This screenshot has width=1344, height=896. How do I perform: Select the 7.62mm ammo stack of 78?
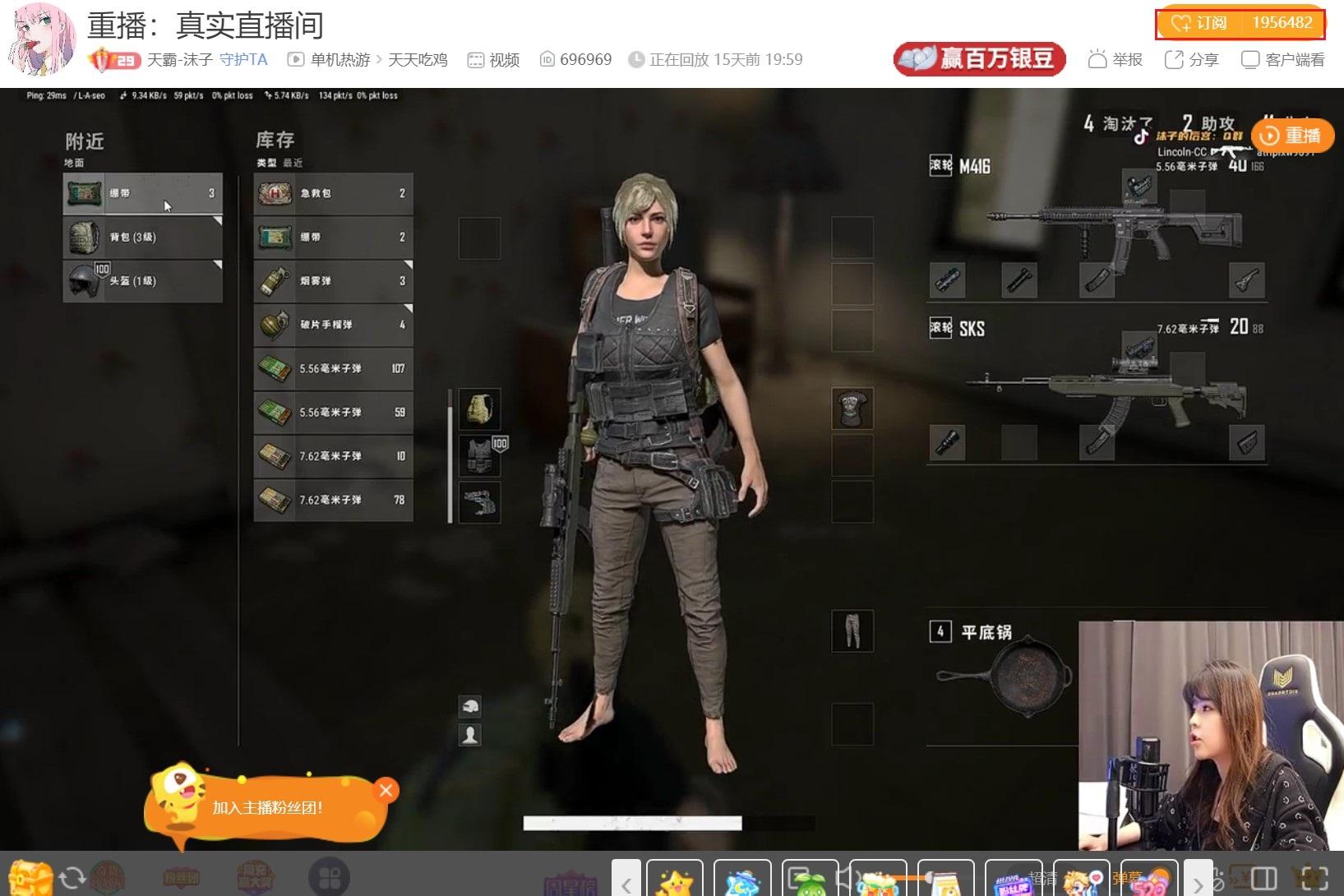[333, 500]
